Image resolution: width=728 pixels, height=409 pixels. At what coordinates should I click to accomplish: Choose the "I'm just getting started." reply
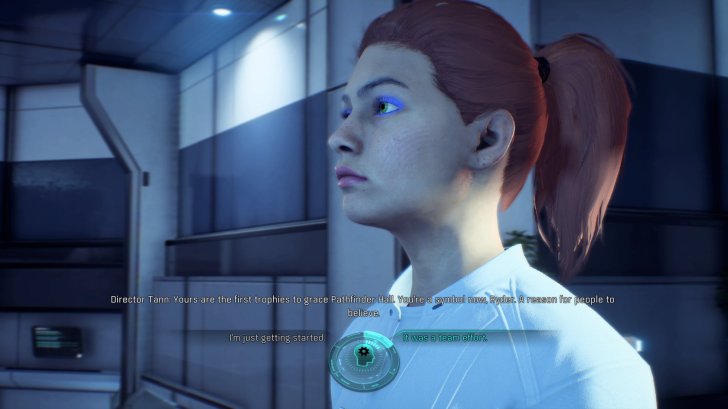pos(276,338)
